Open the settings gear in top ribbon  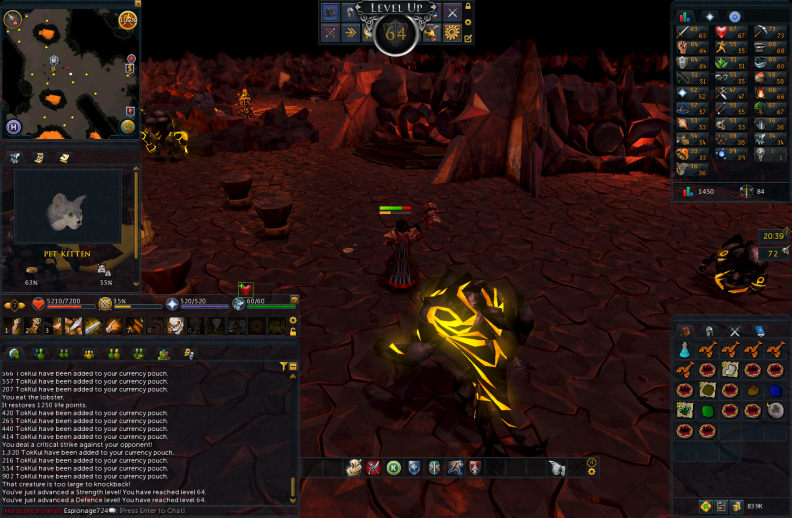452,33
